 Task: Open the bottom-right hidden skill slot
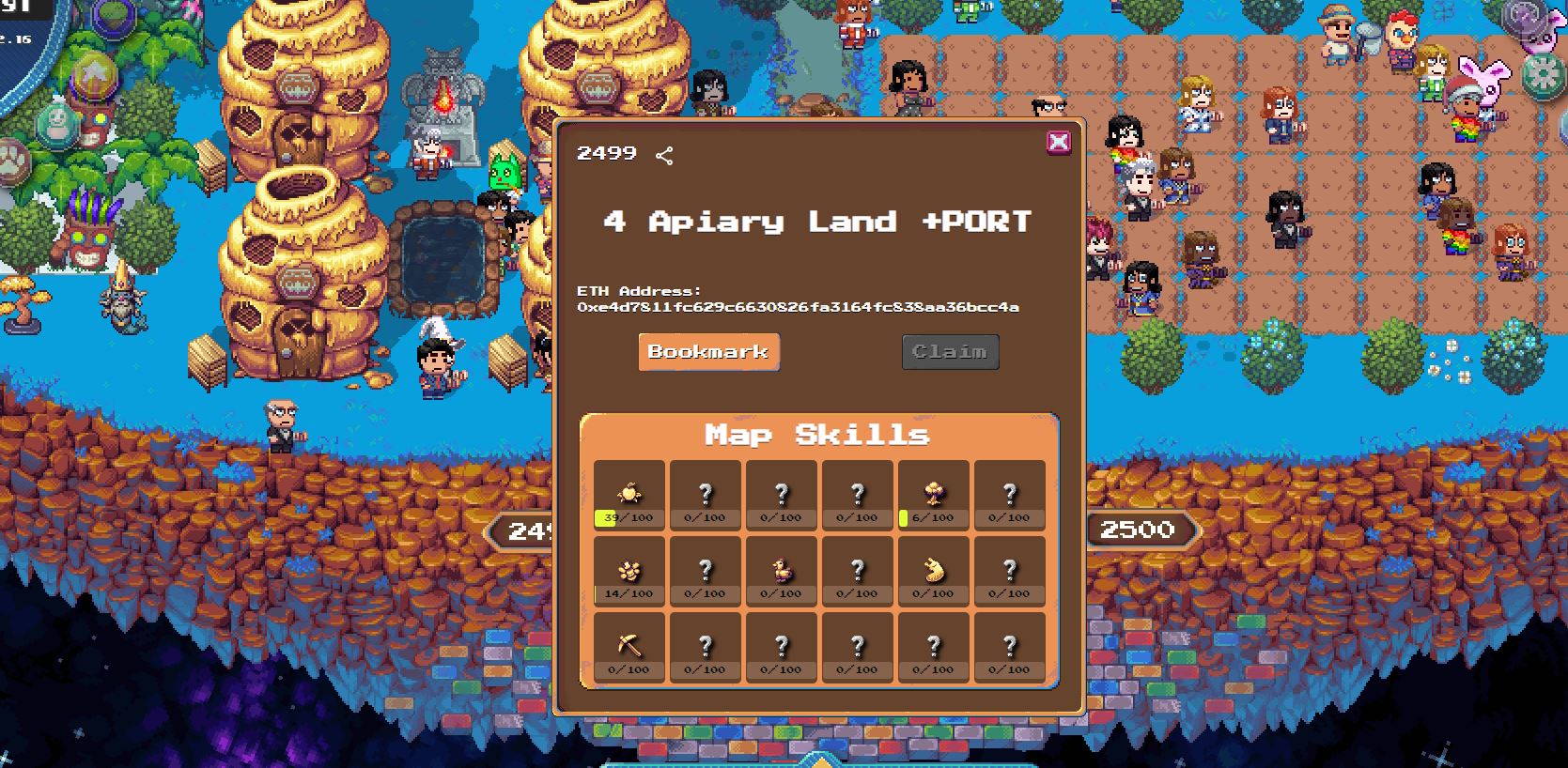(x=1009, y=647)
